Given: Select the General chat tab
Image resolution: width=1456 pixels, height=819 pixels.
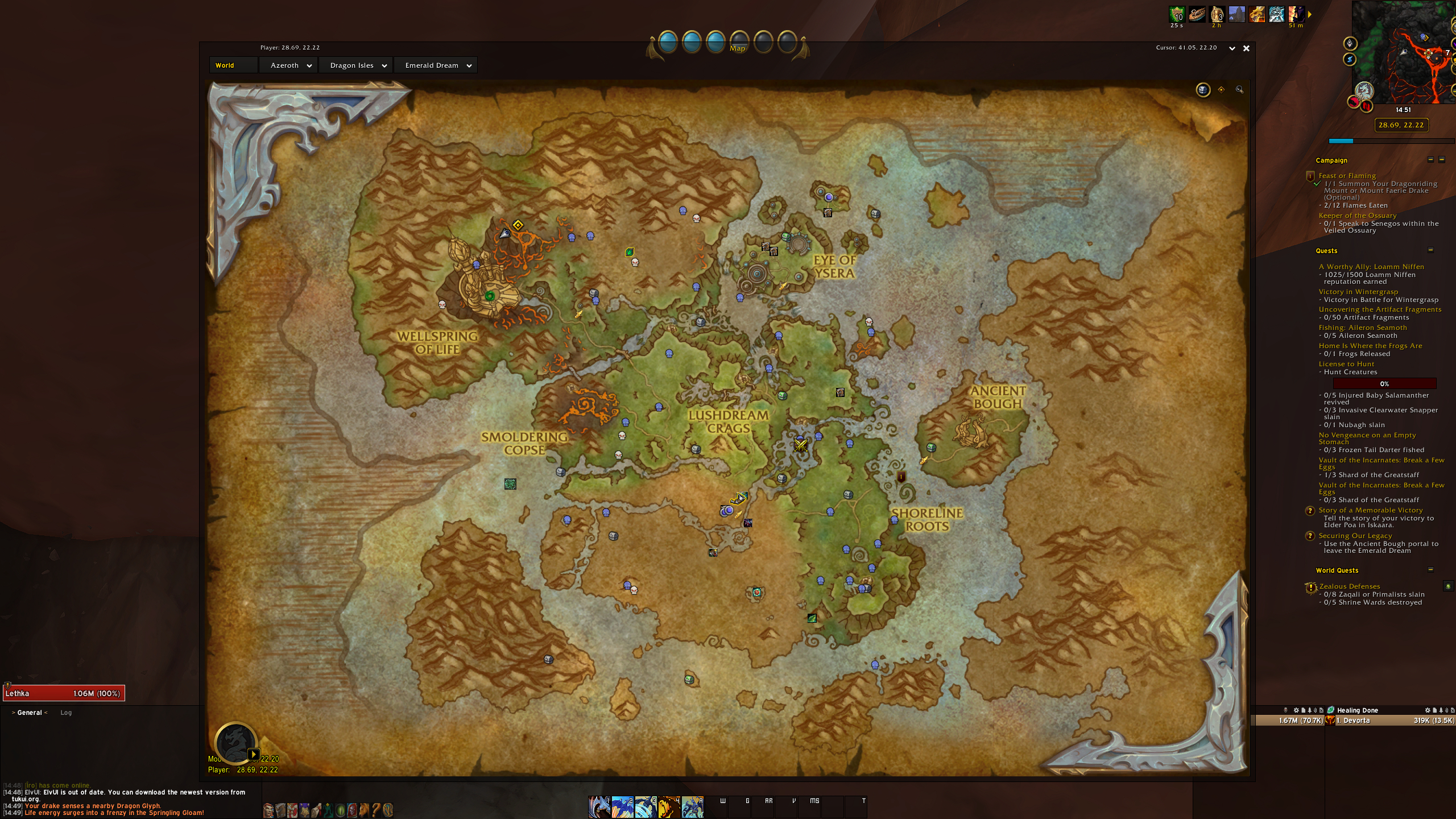Looking at the screenshot, I should pos(29,712).
